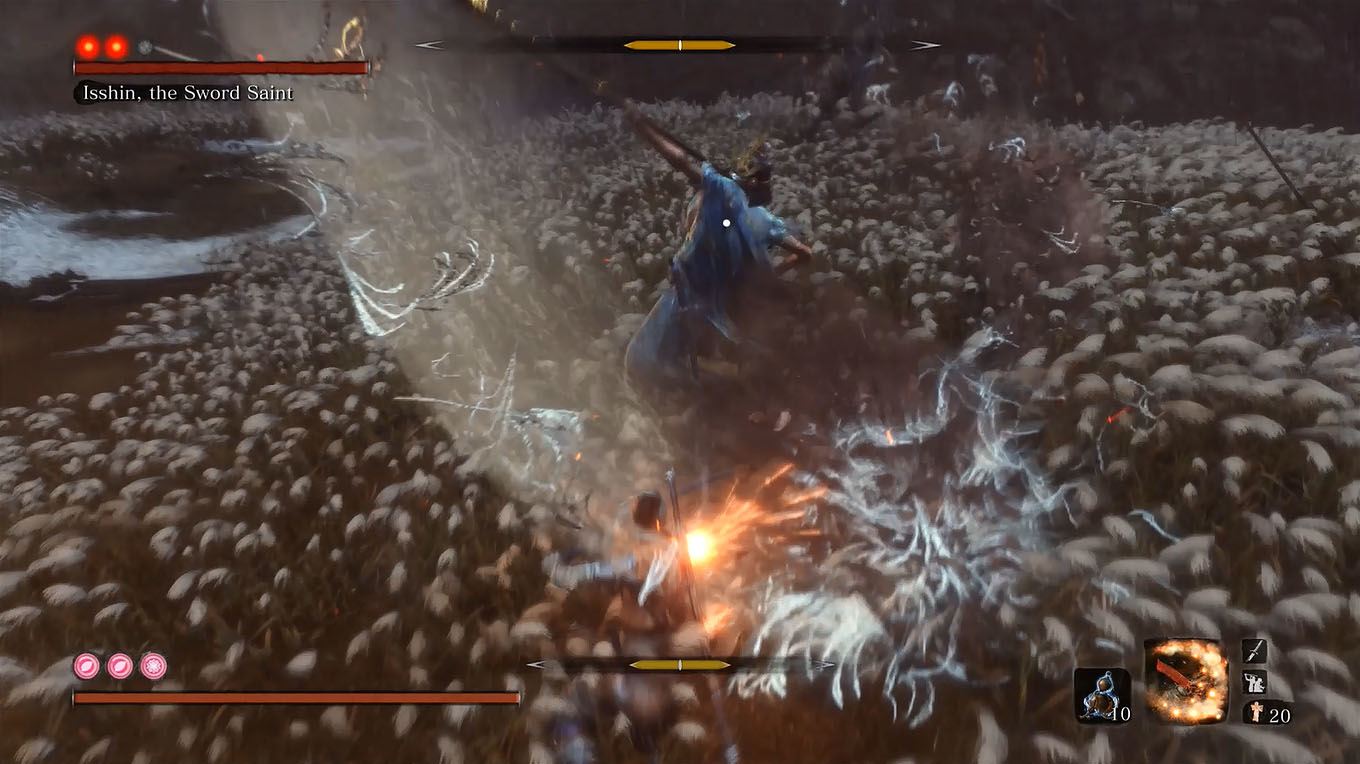Screen dimensions: 1360x764
Task: Click the red boss health bar
Action: click(x=220, y=68)
